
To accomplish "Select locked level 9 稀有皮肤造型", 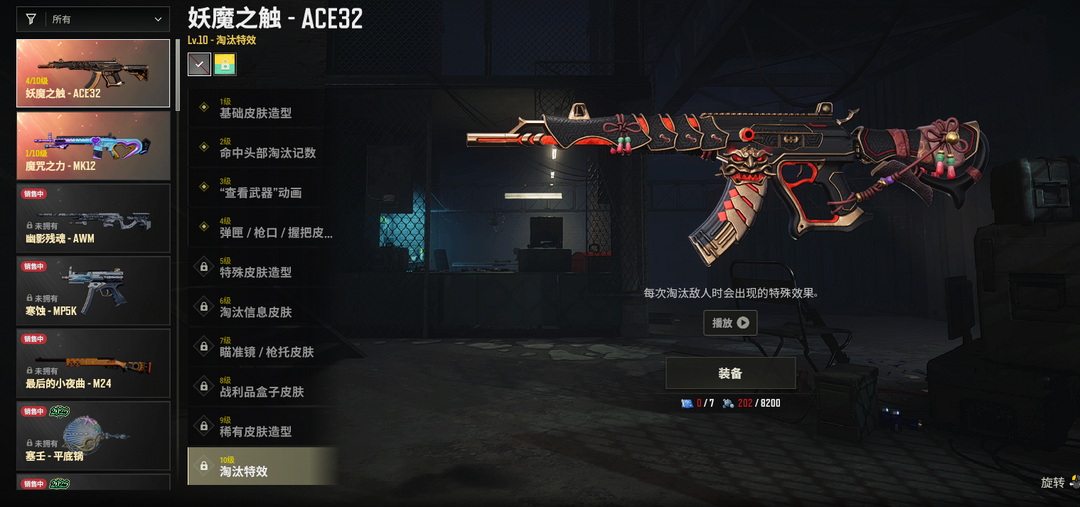I will click(262, 427).
